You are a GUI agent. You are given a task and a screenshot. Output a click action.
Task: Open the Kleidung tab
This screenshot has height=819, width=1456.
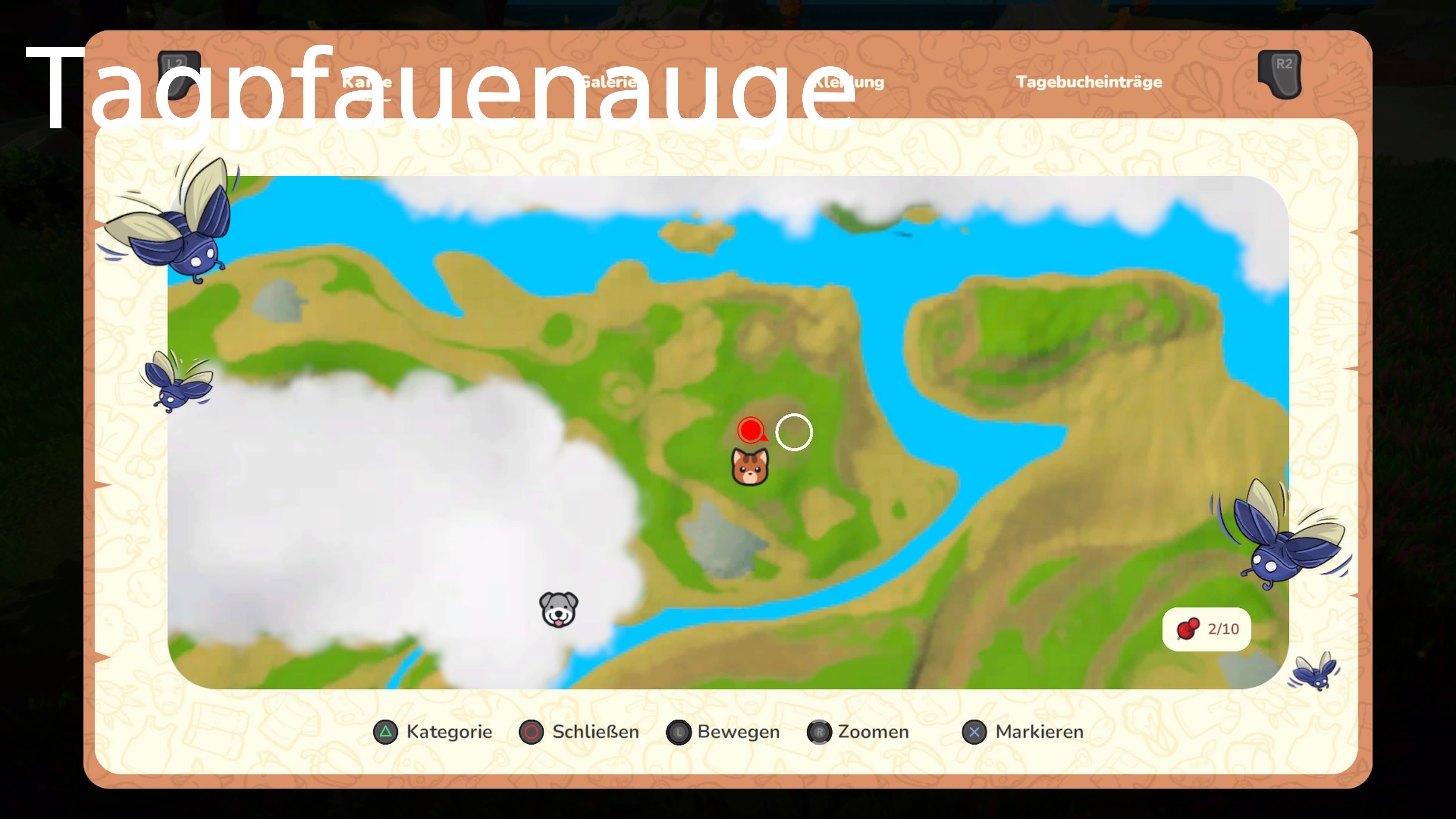(x=849, y=82)
